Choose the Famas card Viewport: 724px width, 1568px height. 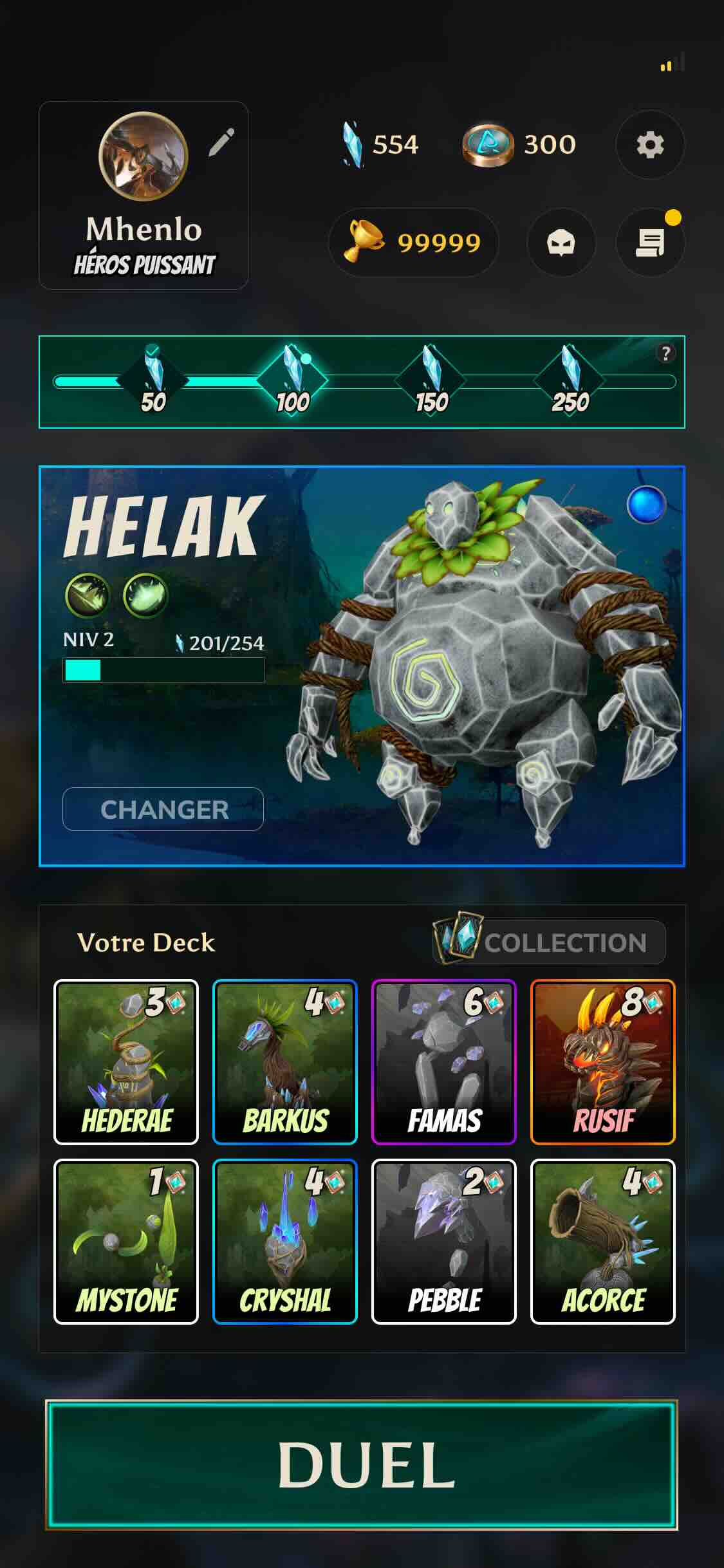444,1062
